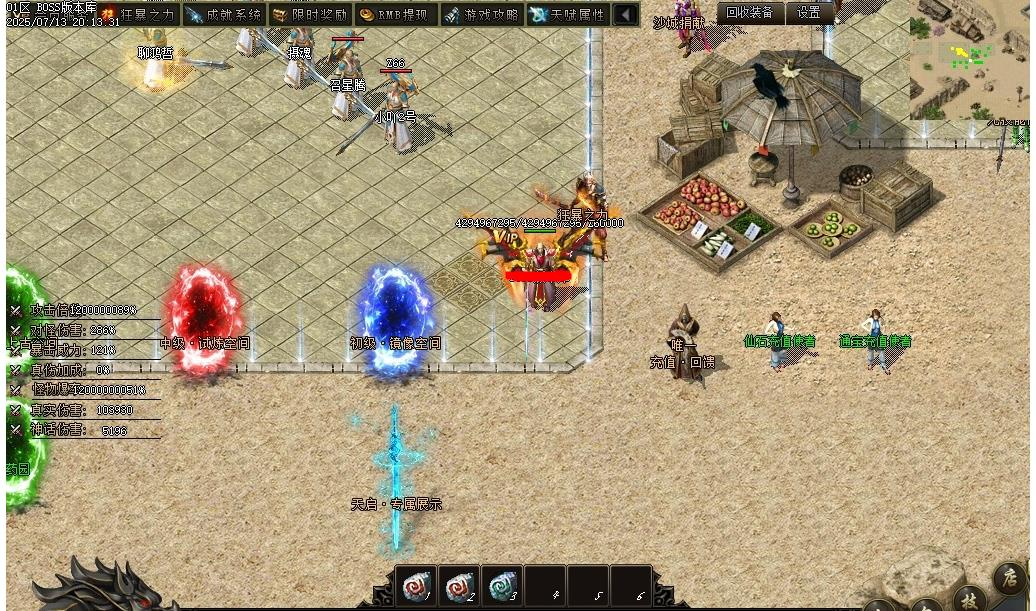Click the 回收装备 recycle equipment button
This screenshot has height=611, width=1036.
click(750, 13)
